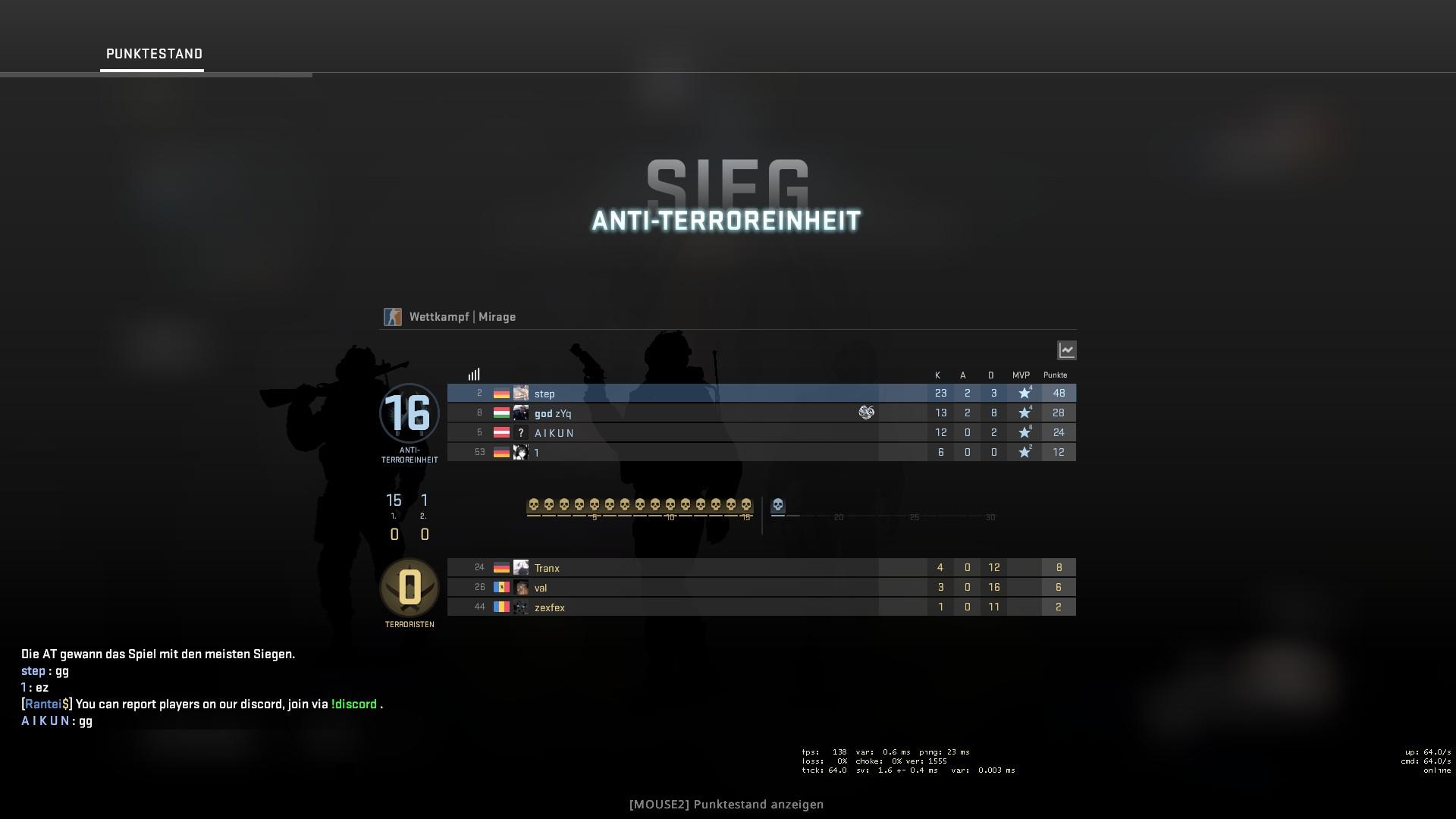
Task: Click val's Moldova flag icon
Action: tap(501, 588)
